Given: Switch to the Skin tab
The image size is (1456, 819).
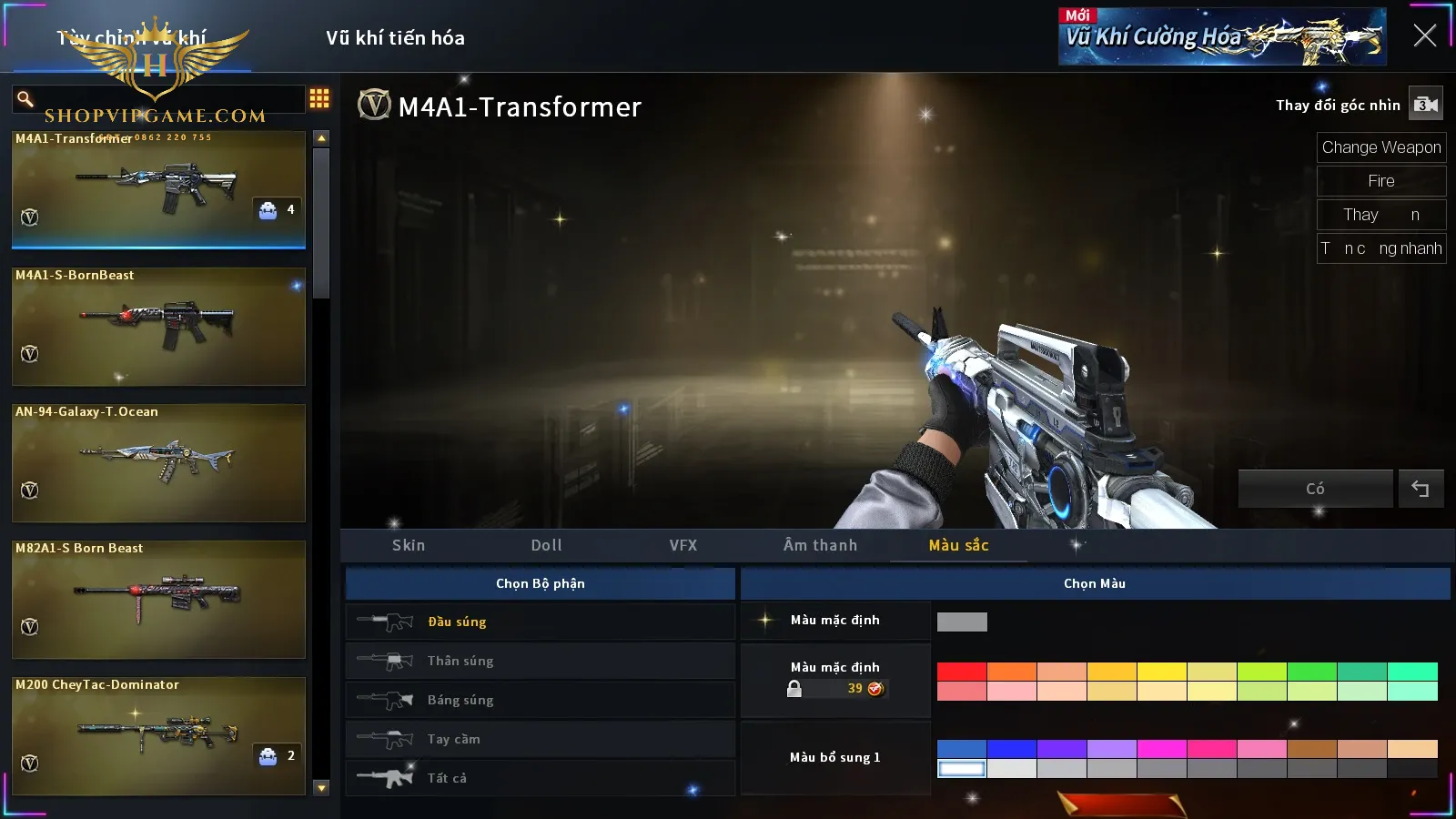Looking at the screenshot, I should click(409, 545).
